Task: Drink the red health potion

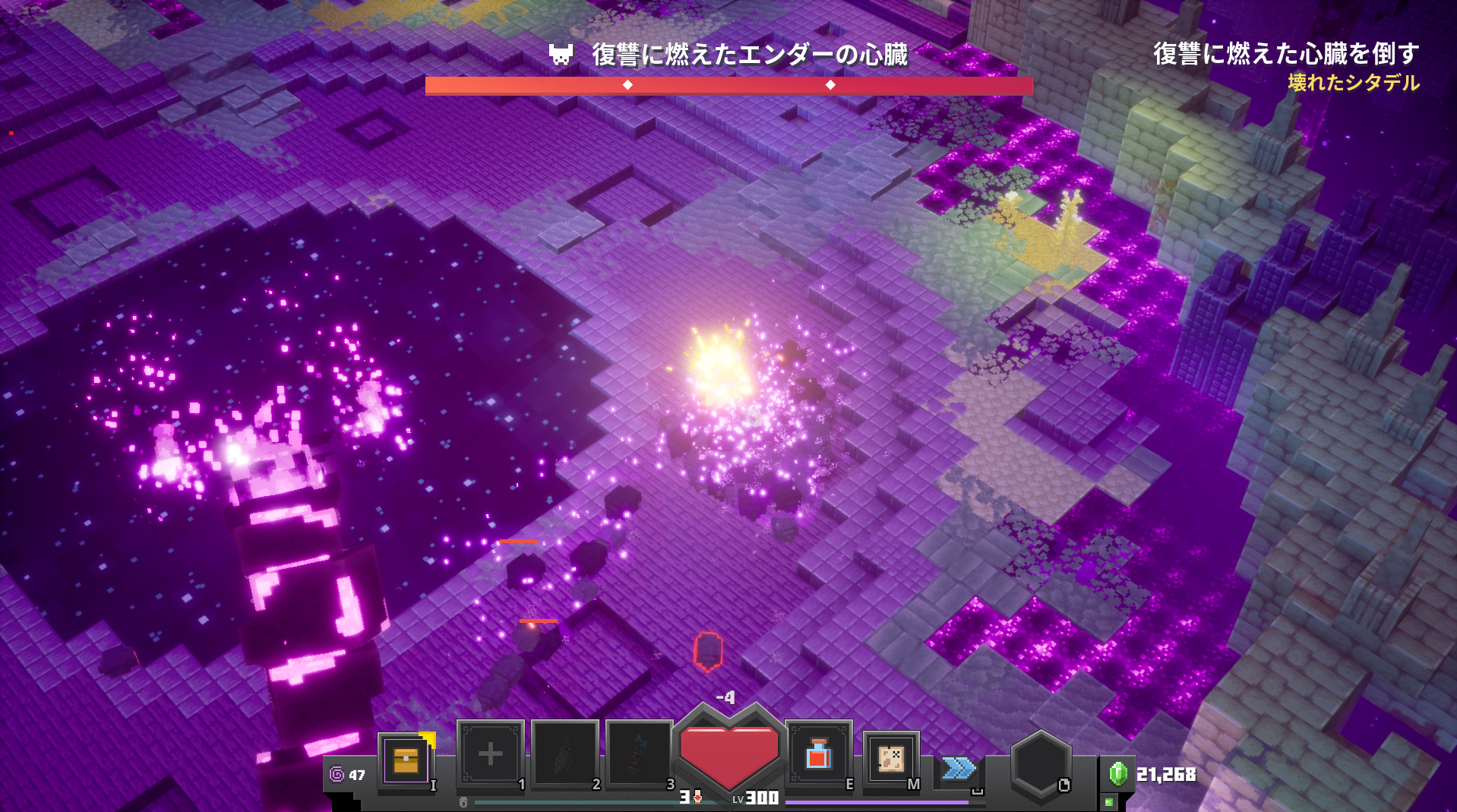Action: coord(818,754)
